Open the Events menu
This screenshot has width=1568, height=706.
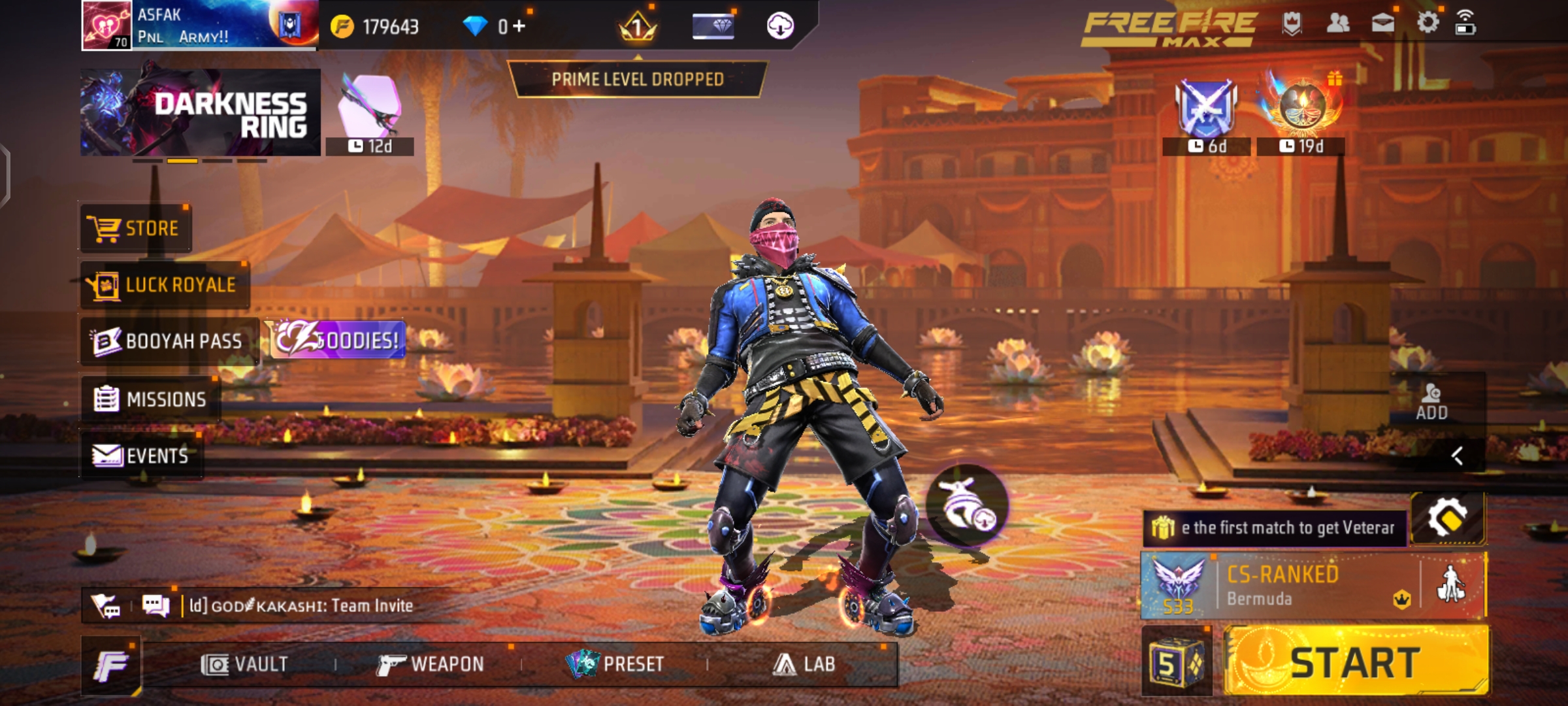[141, 456]
